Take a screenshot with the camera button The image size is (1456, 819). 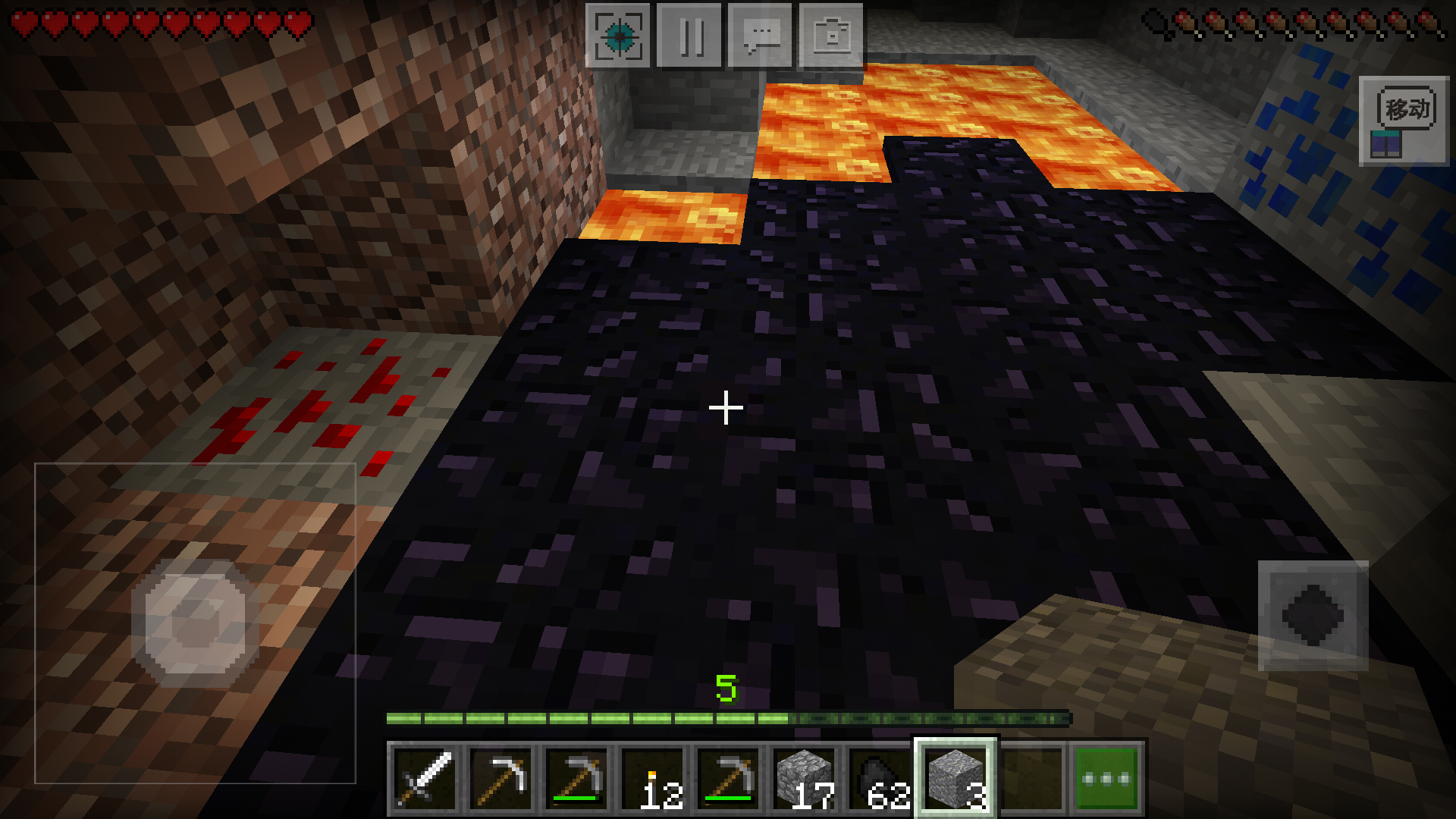point(831,36)
